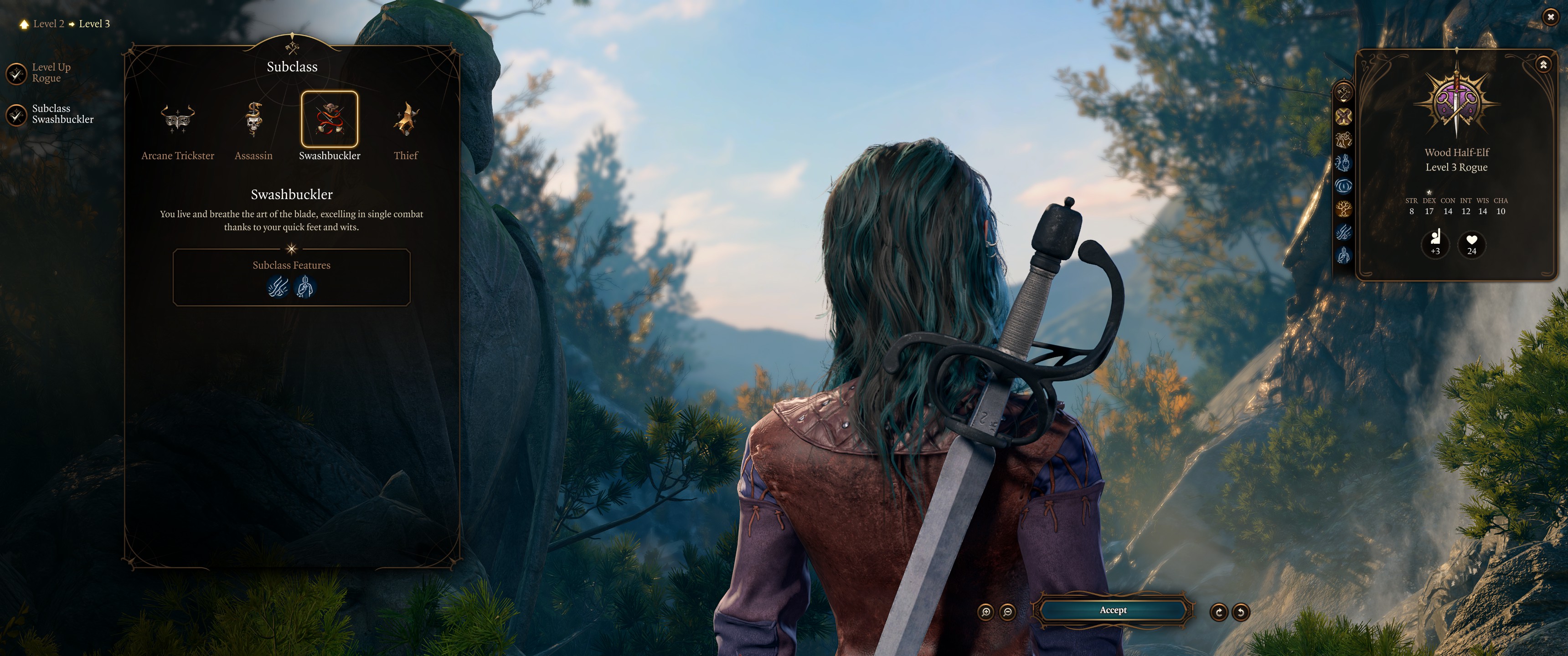Pick the Swashbuckler subclass icon
Screen dimensions: 1568x656
tap(329, 119)
